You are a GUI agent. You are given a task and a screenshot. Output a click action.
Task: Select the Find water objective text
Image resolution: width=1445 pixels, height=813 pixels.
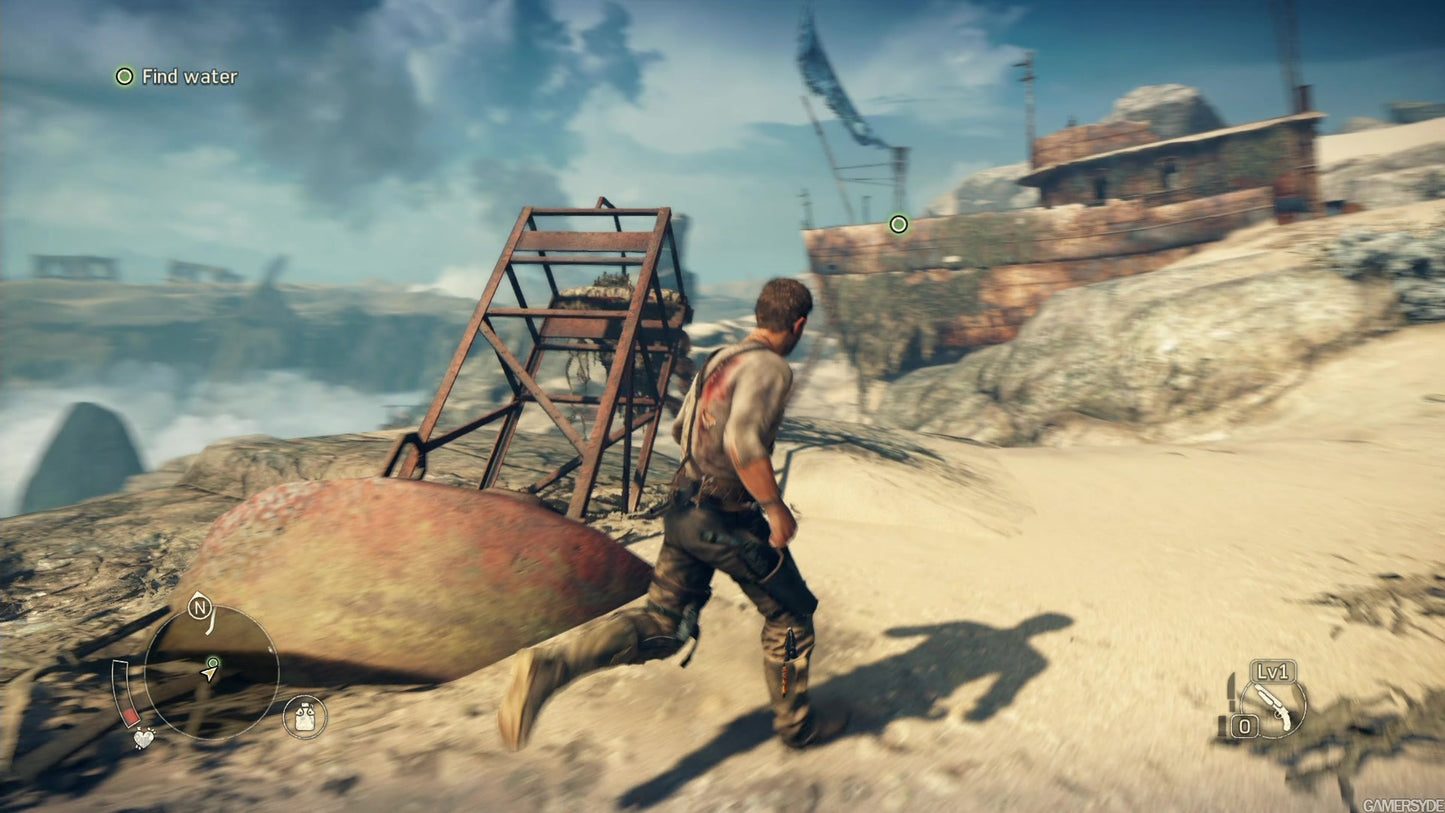coord(189,76)
